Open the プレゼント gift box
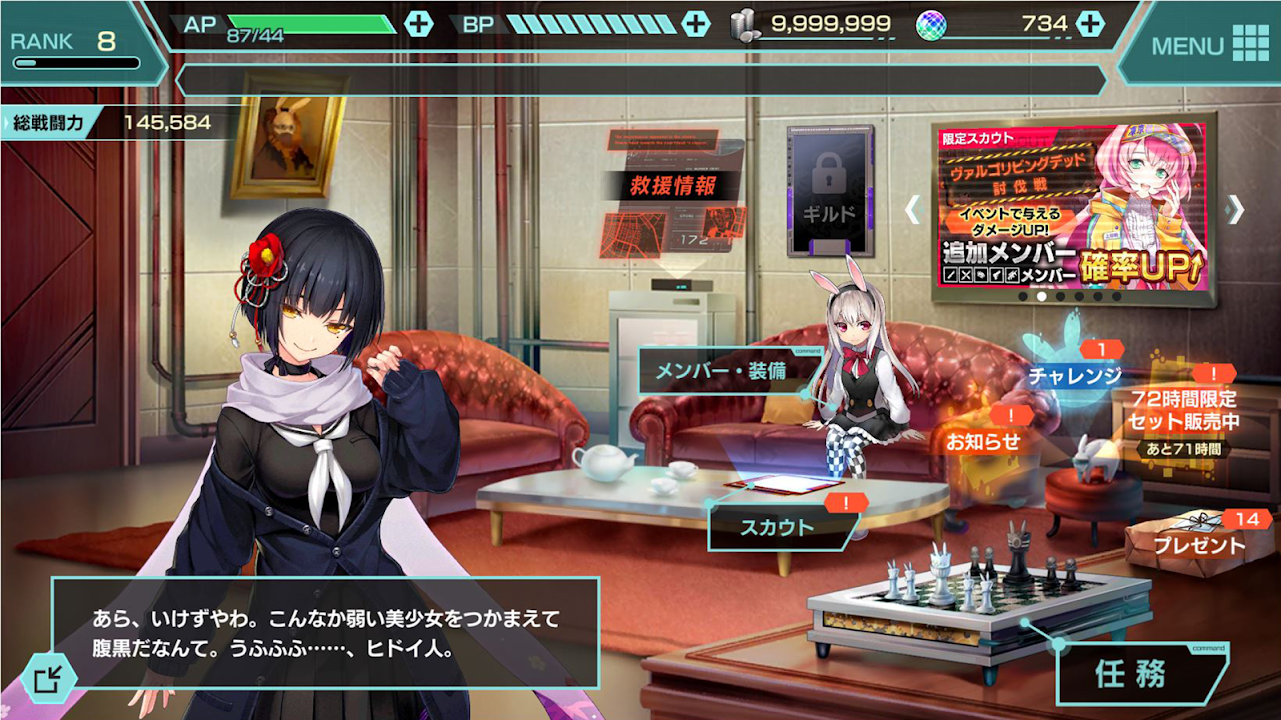This screenshot has width=1281, height=720. click(1199, 545)
